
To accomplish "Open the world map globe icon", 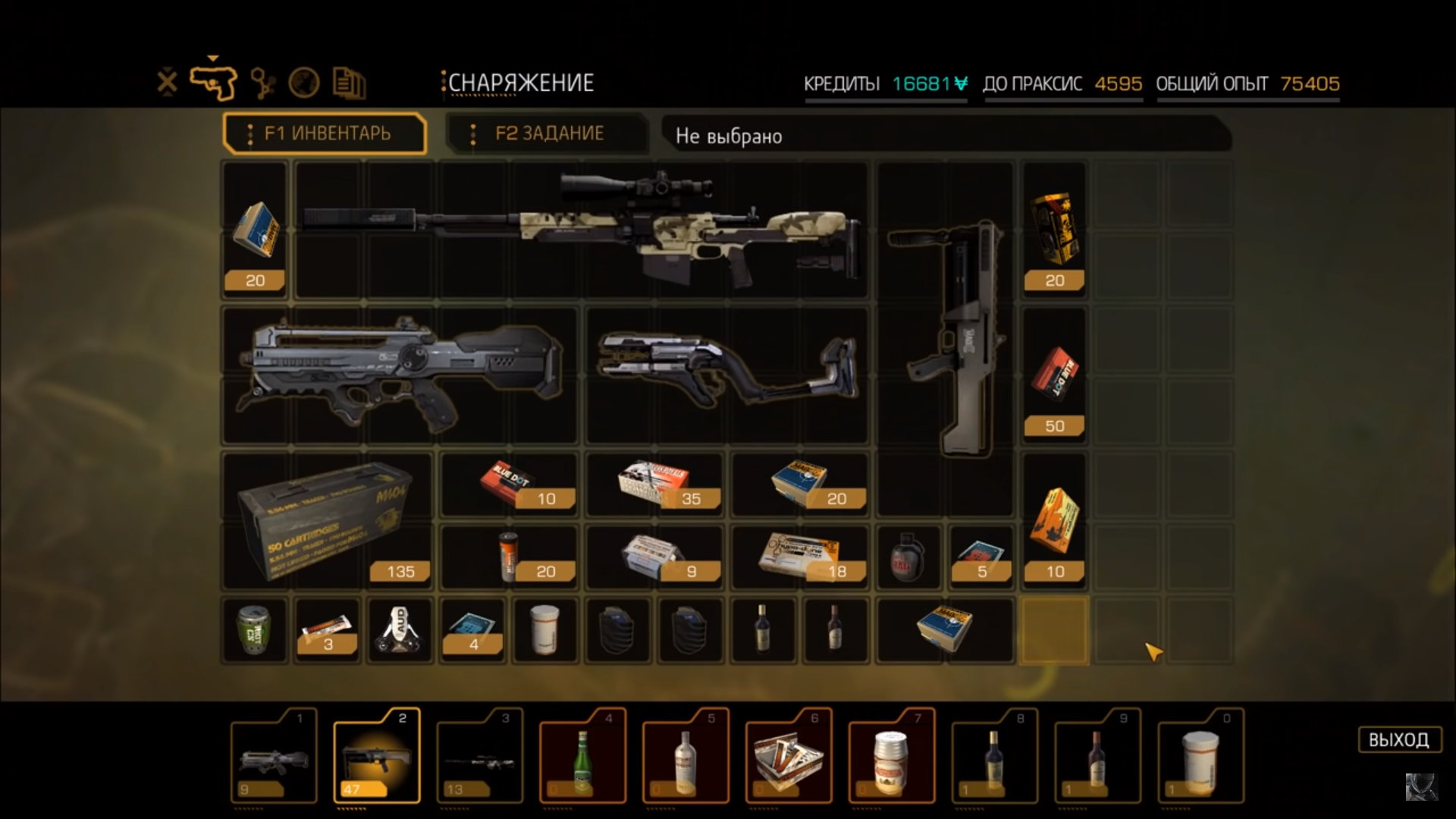I will click(304, 83).
